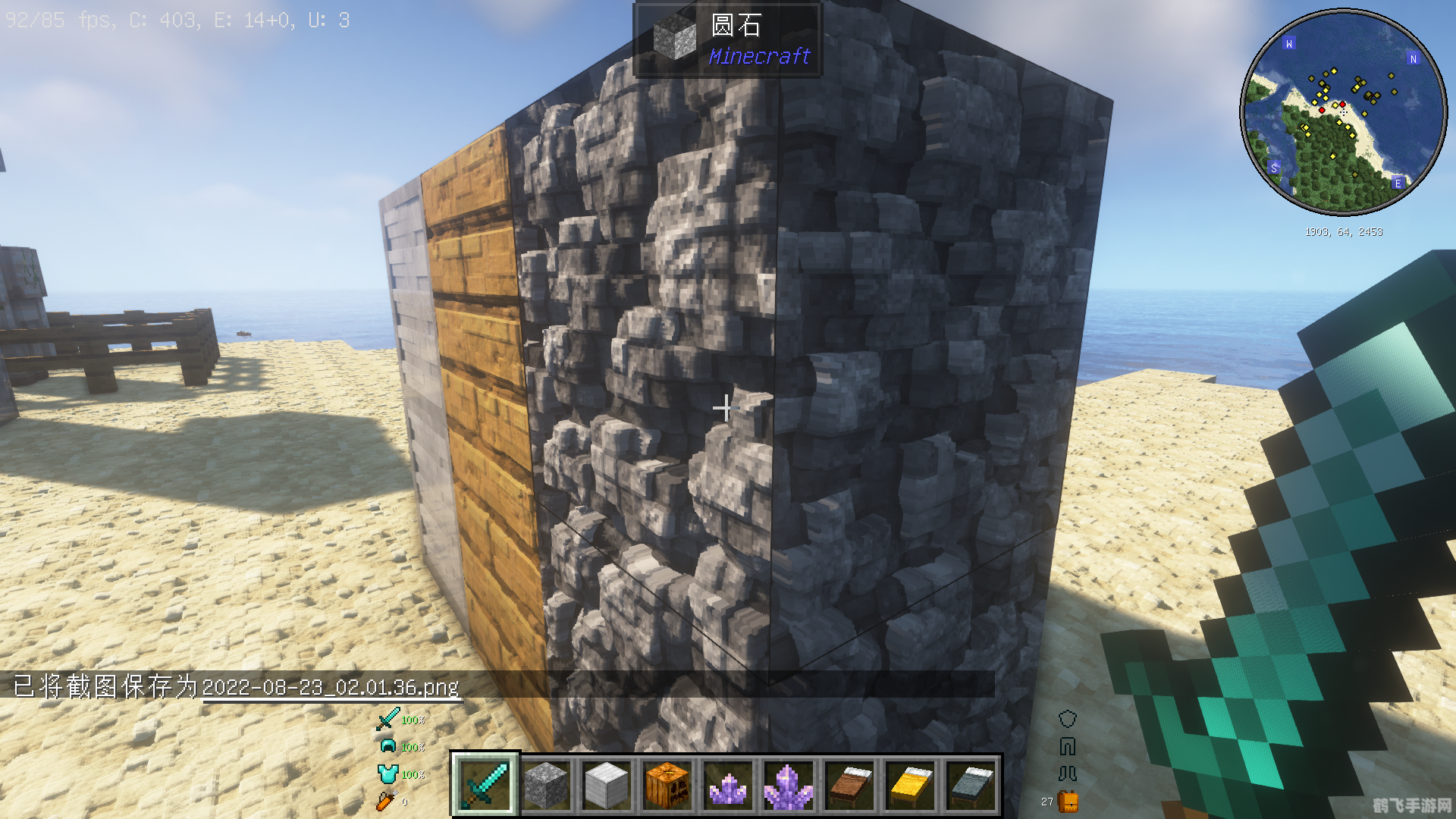Click the coordinates text 1903, 64, 2453

(1344, 231)
